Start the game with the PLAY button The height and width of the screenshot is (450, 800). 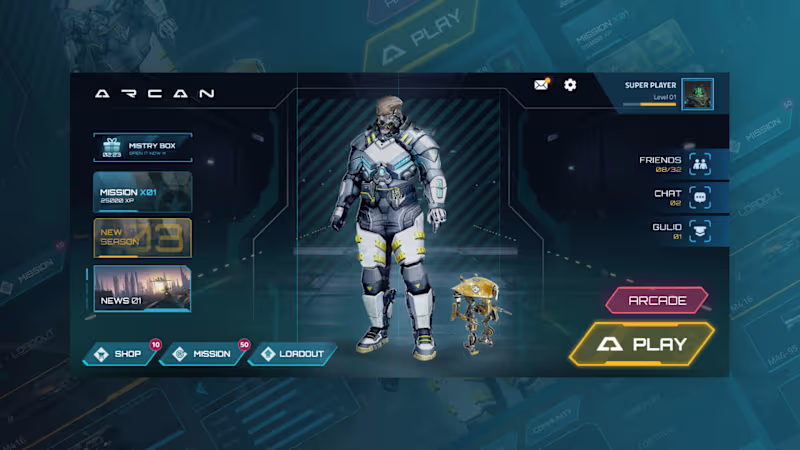click(x=643, y=345)
